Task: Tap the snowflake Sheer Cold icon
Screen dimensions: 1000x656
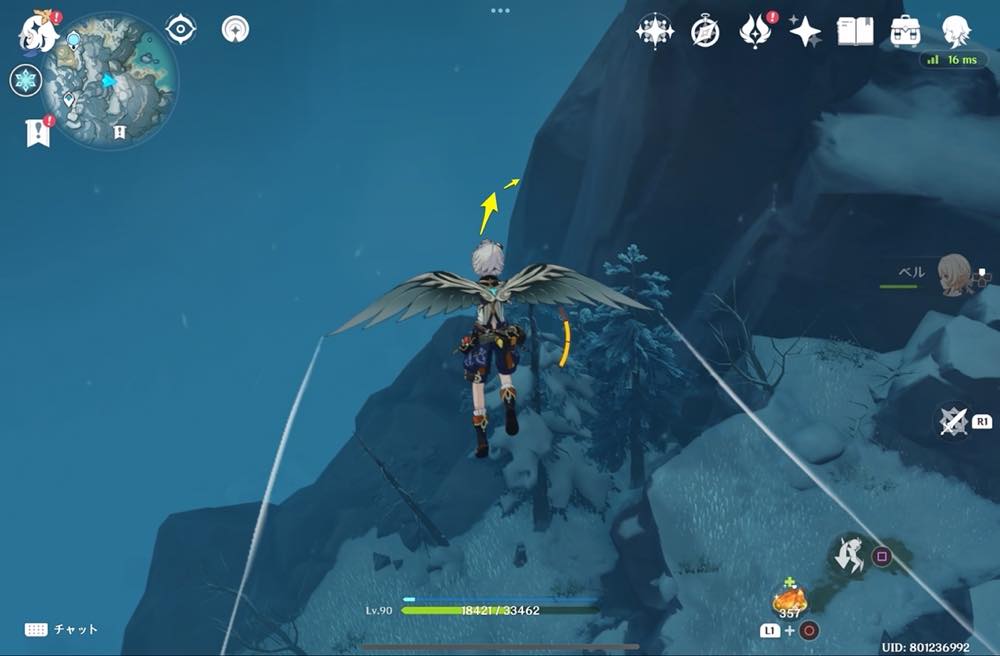Action: click(x=25, y=81)
